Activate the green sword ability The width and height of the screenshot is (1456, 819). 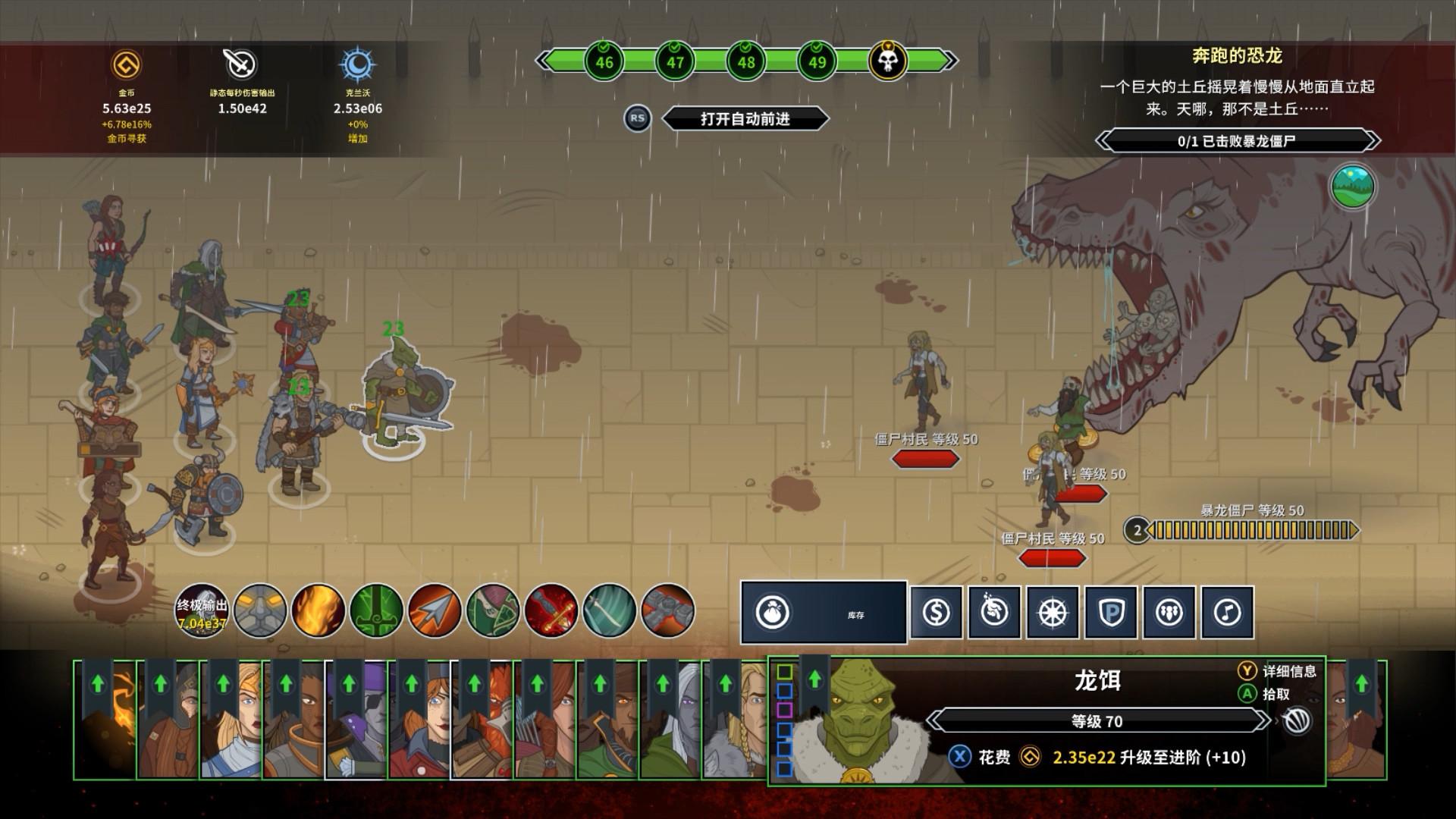tap(377, 610)
